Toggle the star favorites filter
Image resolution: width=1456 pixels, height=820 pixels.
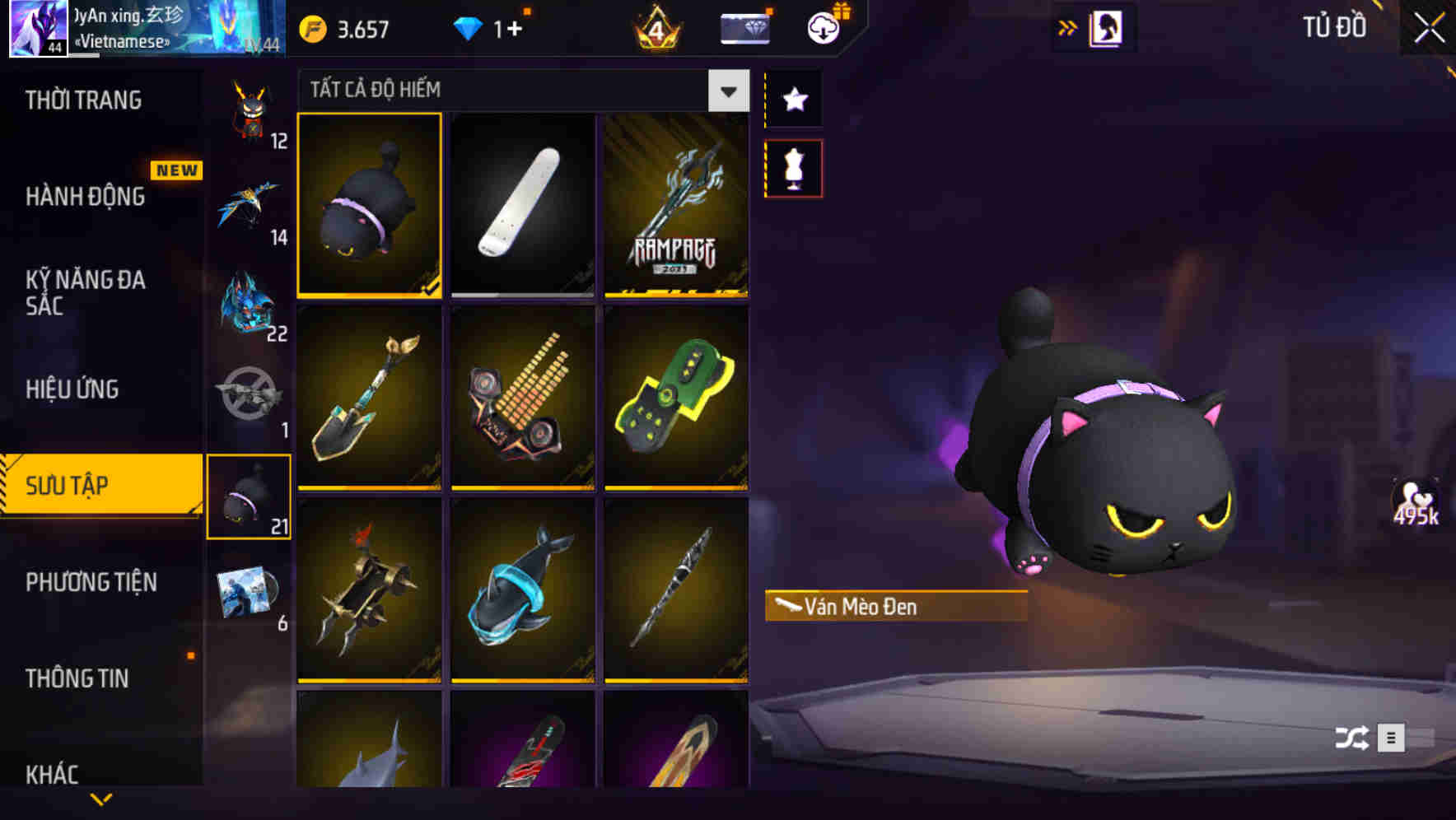[793, 99]
